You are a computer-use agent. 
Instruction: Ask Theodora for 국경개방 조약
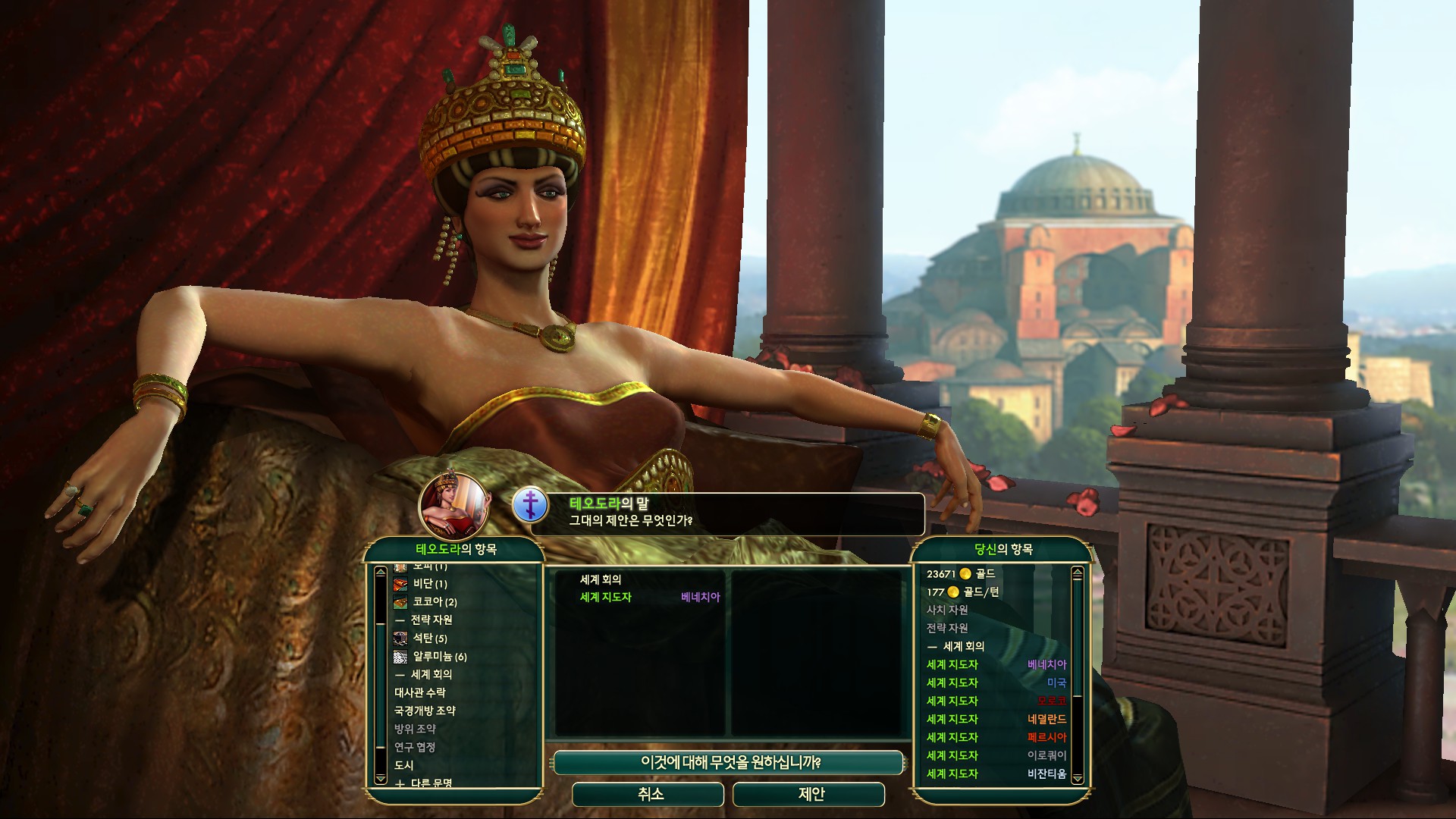(x=425, y=711)
